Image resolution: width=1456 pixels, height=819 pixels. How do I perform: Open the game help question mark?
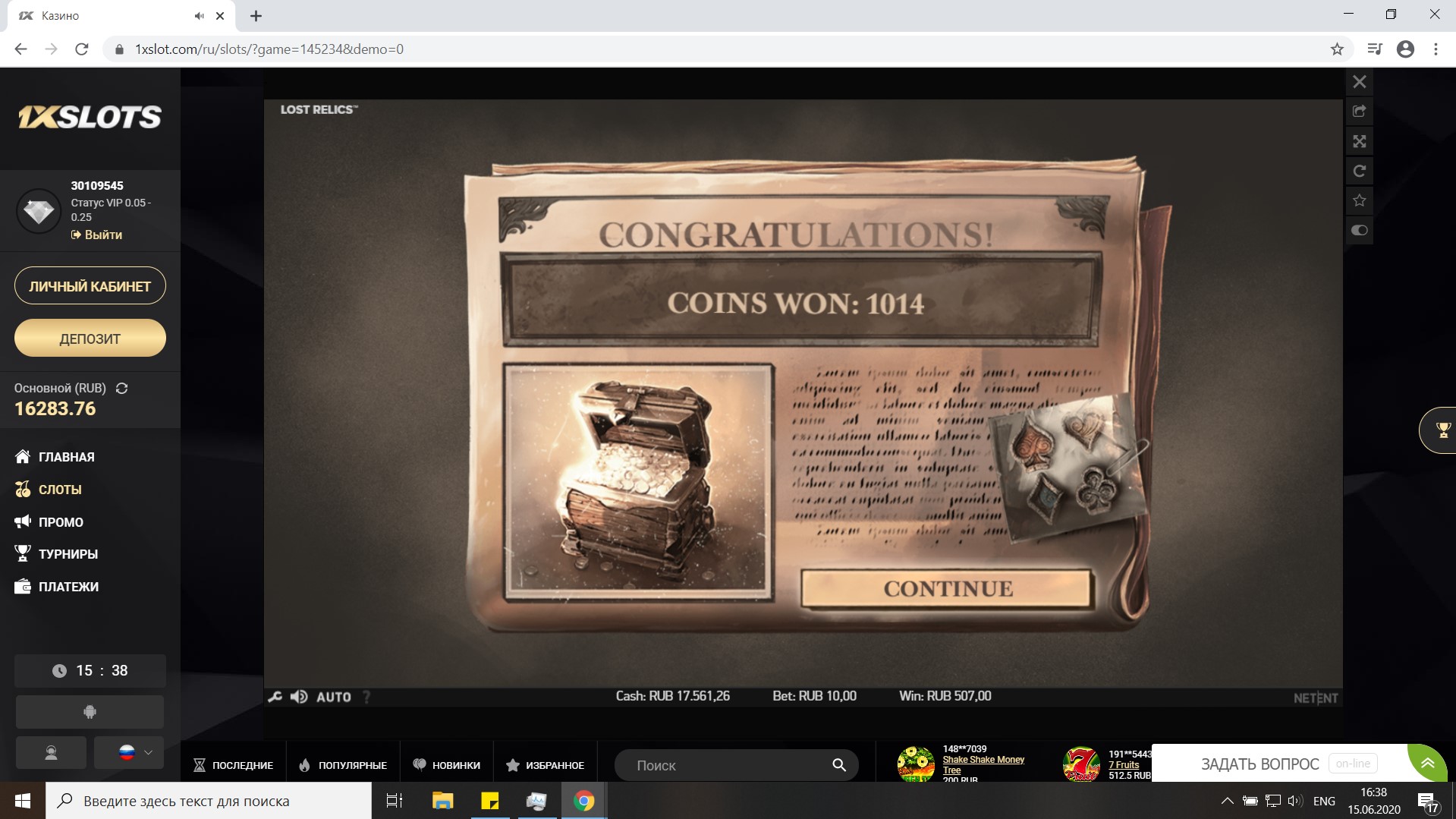(x=367, y=697)
